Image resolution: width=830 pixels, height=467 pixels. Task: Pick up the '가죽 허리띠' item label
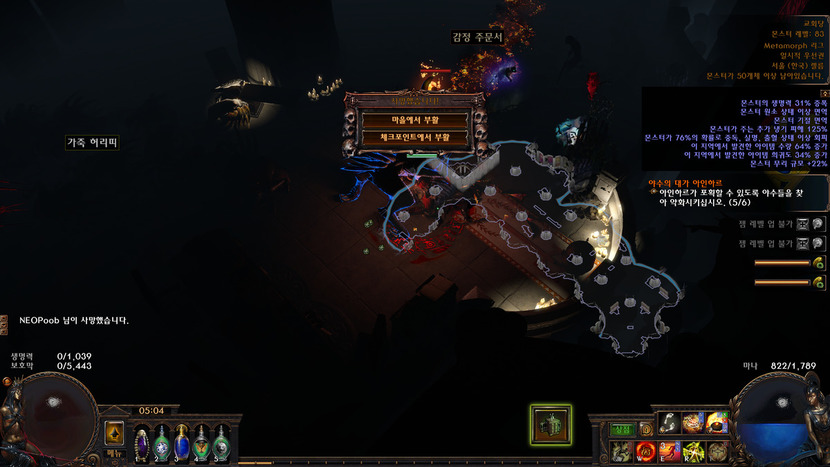(x=93, y=143)
